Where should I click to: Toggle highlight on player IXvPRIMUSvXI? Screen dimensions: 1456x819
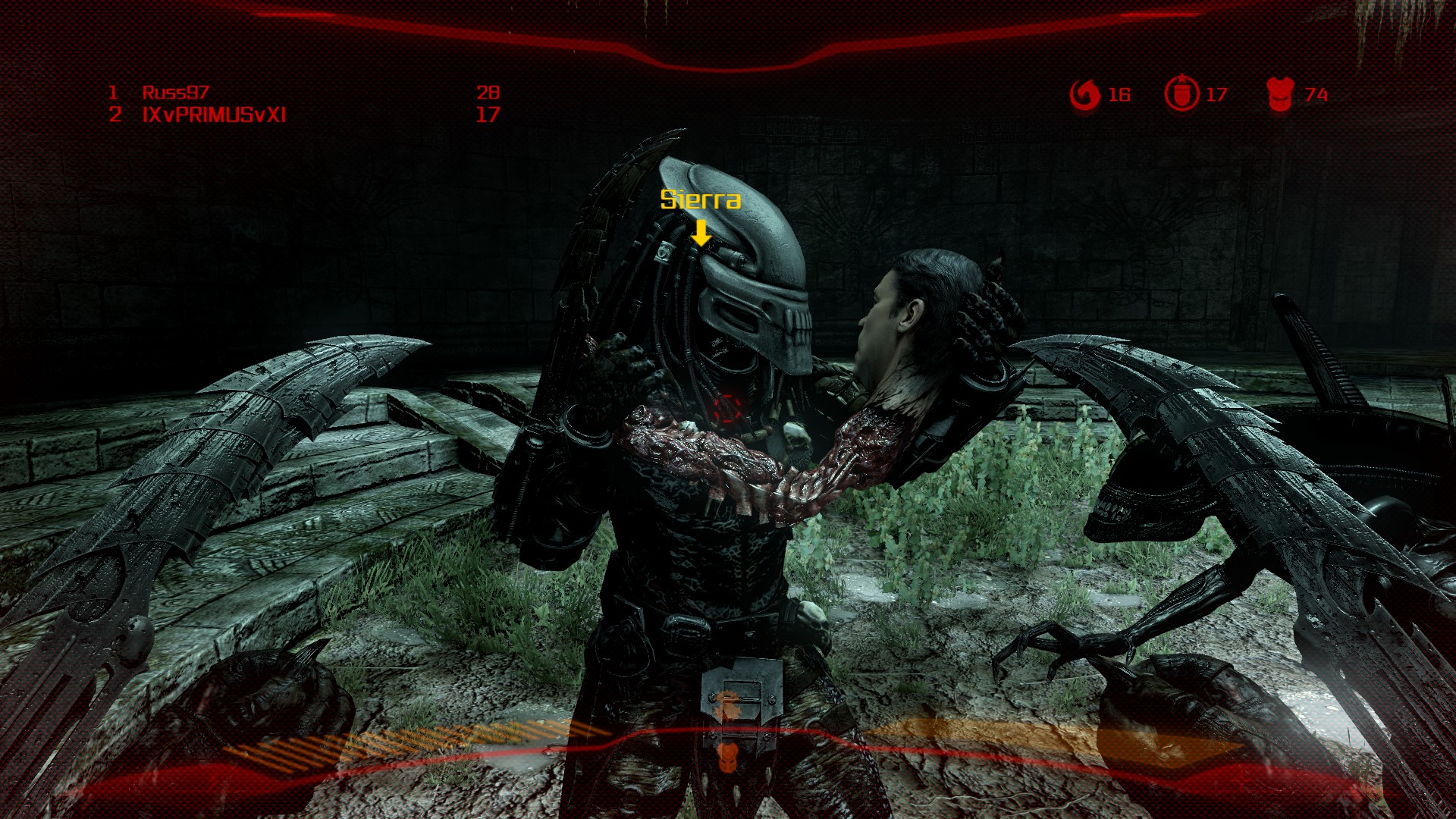point(214,115)
